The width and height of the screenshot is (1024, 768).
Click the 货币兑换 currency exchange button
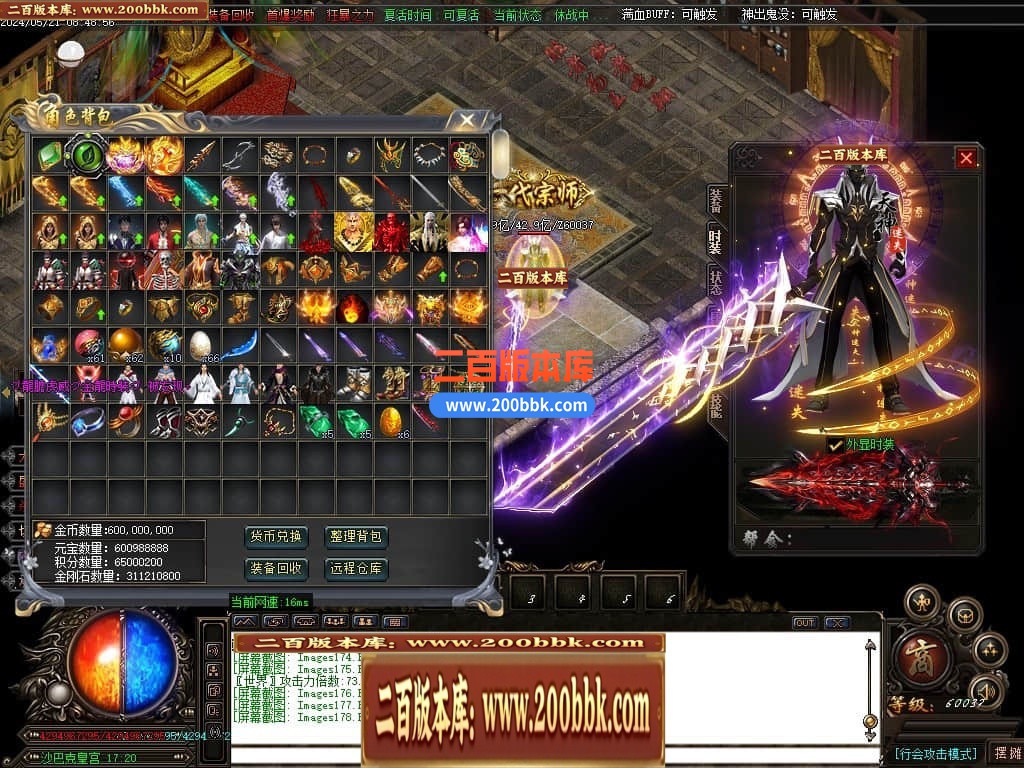click(275, 537)
